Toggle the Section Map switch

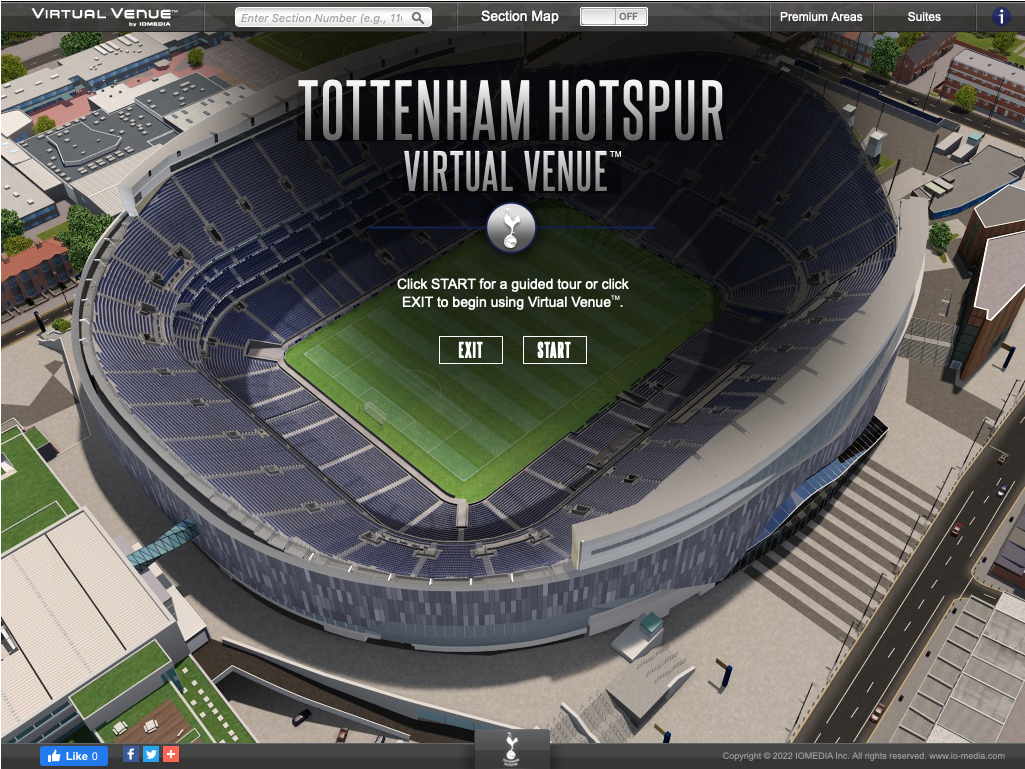click(614, 17)
